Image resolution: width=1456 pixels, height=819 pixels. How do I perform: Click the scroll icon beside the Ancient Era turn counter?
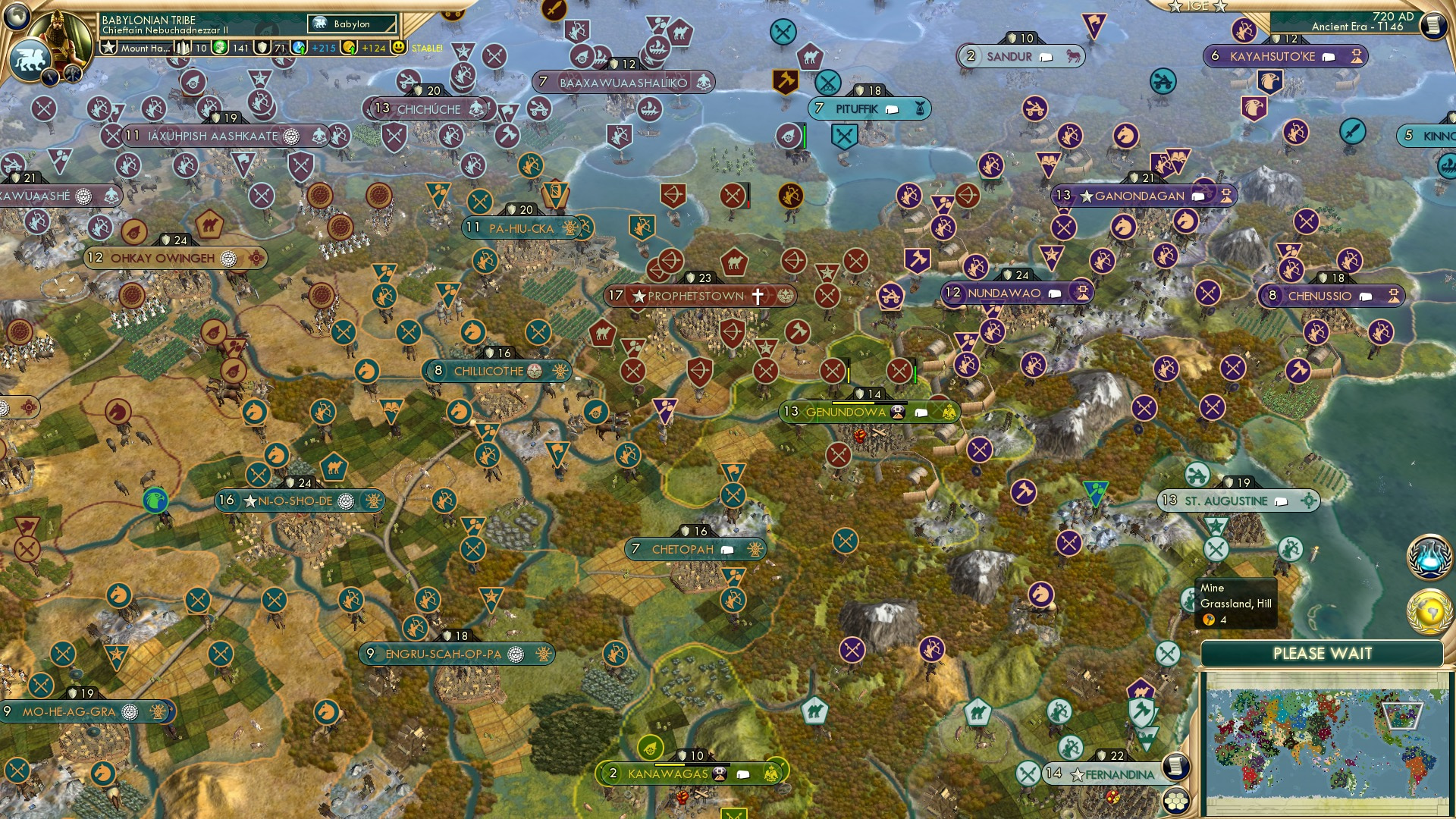tap(1434, 24)
